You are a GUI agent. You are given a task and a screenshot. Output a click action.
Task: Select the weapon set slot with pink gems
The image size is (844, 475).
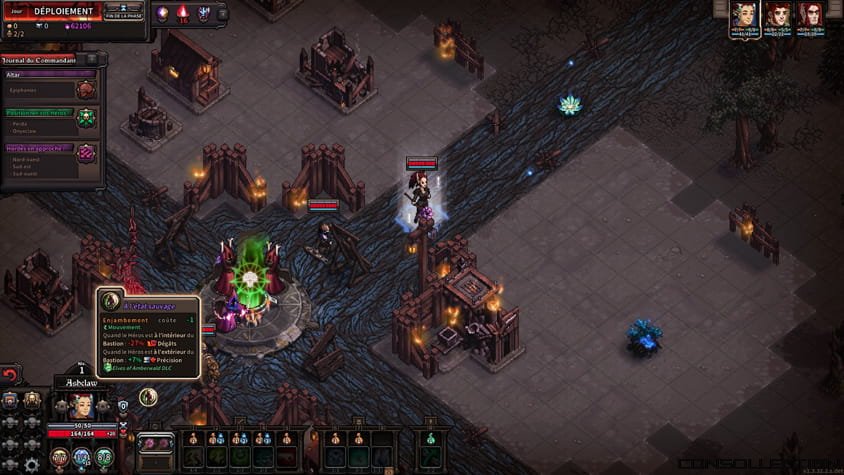(154, 444)
